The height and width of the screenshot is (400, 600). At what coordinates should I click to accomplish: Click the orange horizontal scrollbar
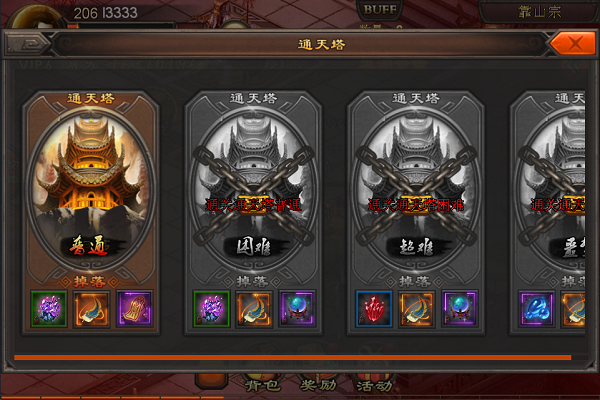coord(292,357)
